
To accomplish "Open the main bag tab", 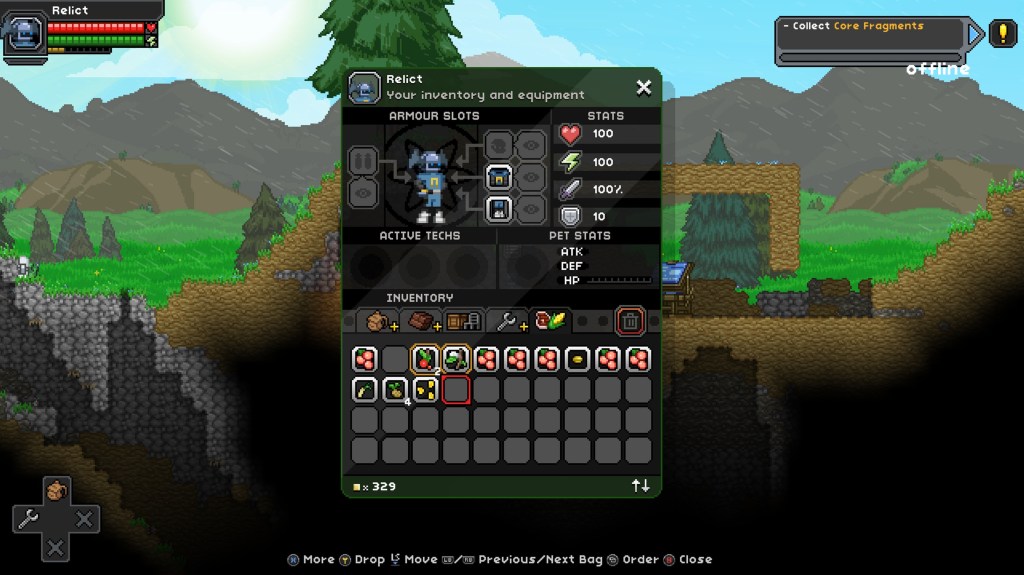I will [x=378, y=321].
